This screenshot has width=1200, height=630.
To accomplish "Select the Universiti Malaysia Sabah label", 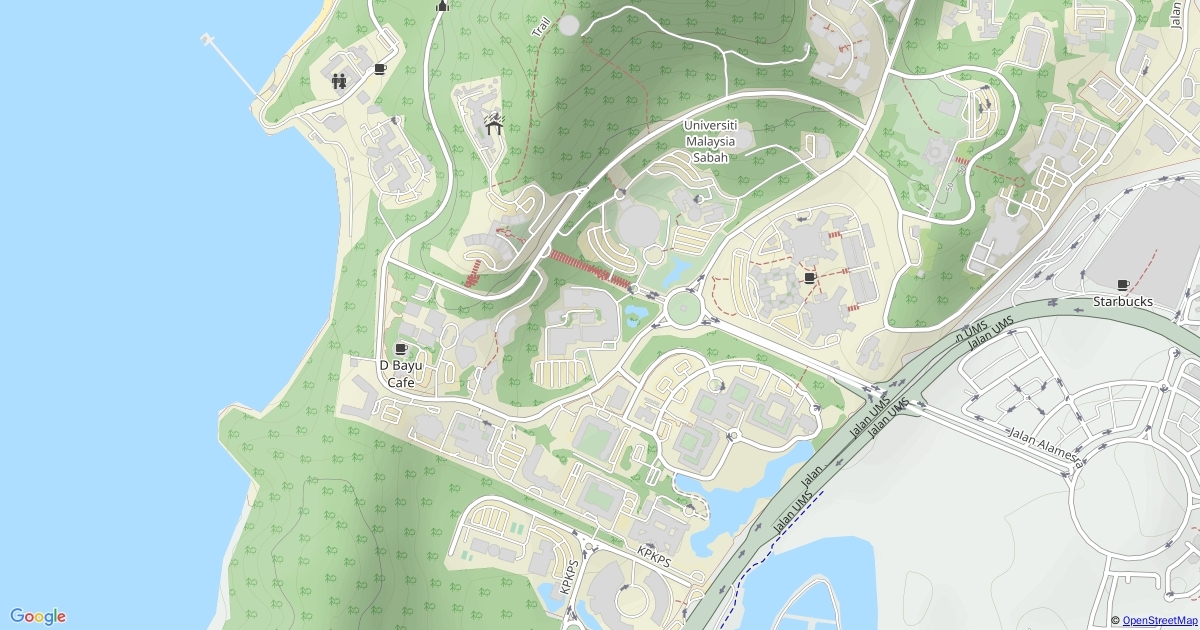I will click(x=710, y=141).
